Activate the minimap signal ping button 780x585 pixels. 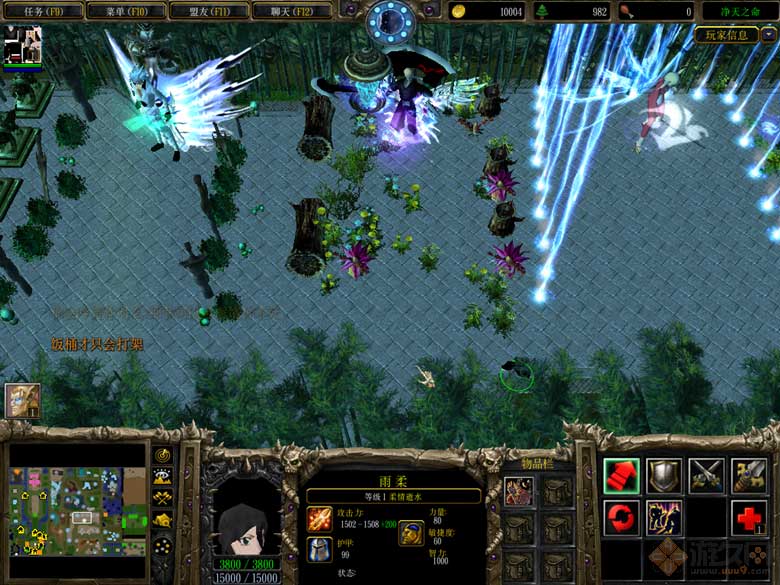click(x=162, y=454)
